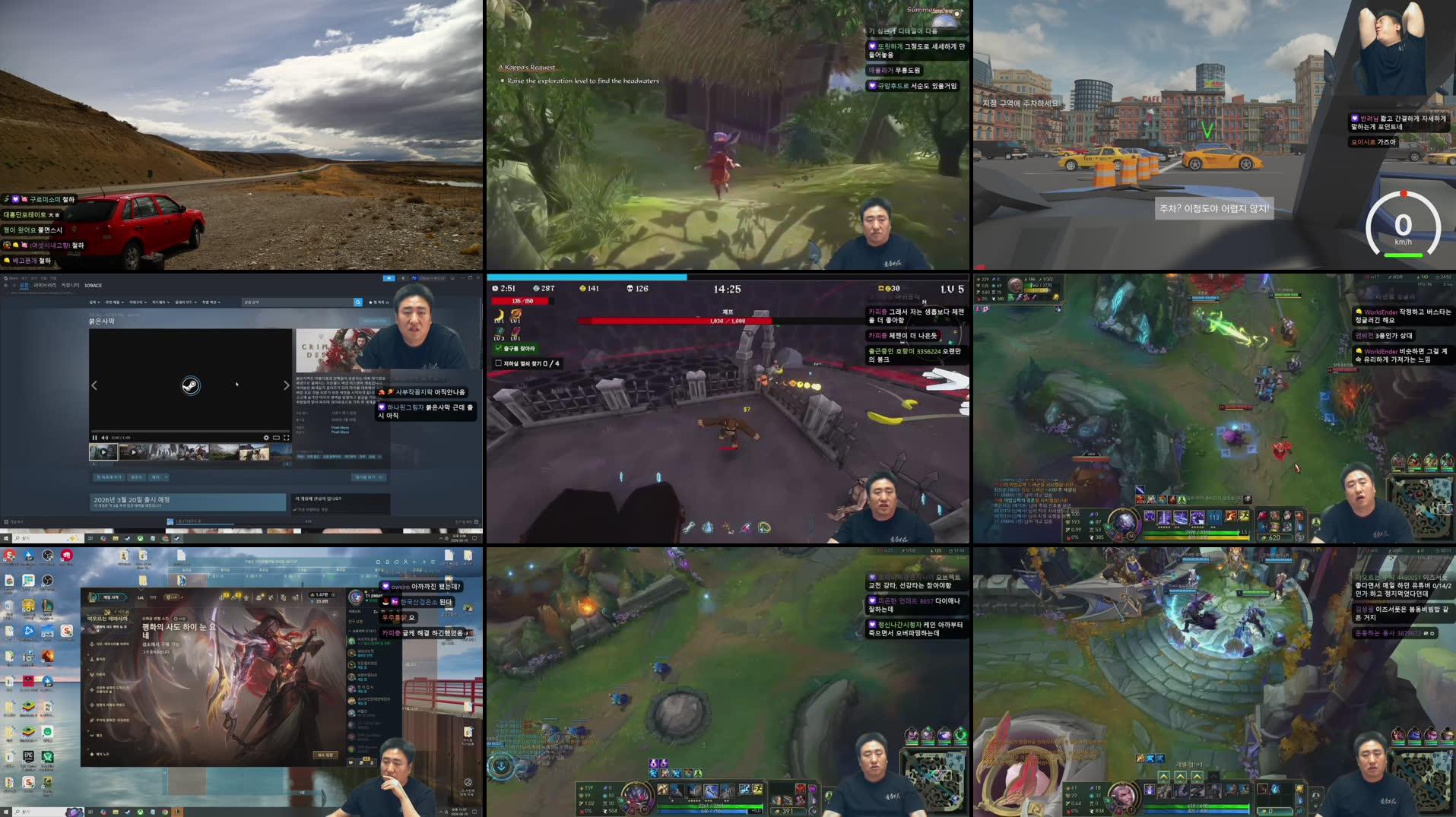Image resolution: width=1456 pixels, height=817 pixels.
Task: Open the Steam trailer fullscreen icon
Action: [287, 439]
